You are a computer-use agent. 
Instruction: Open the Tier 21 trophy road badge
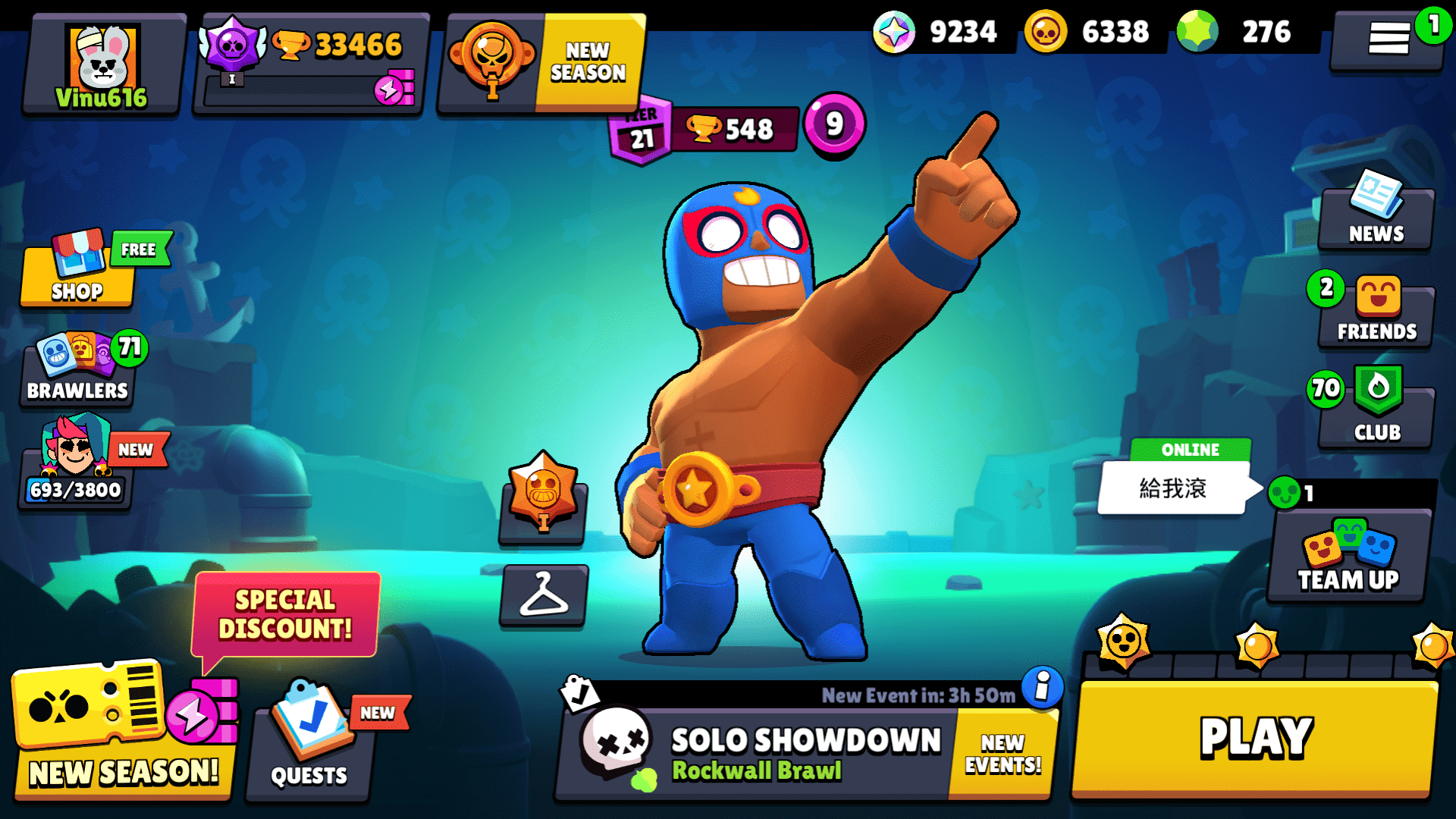(641, 127)
